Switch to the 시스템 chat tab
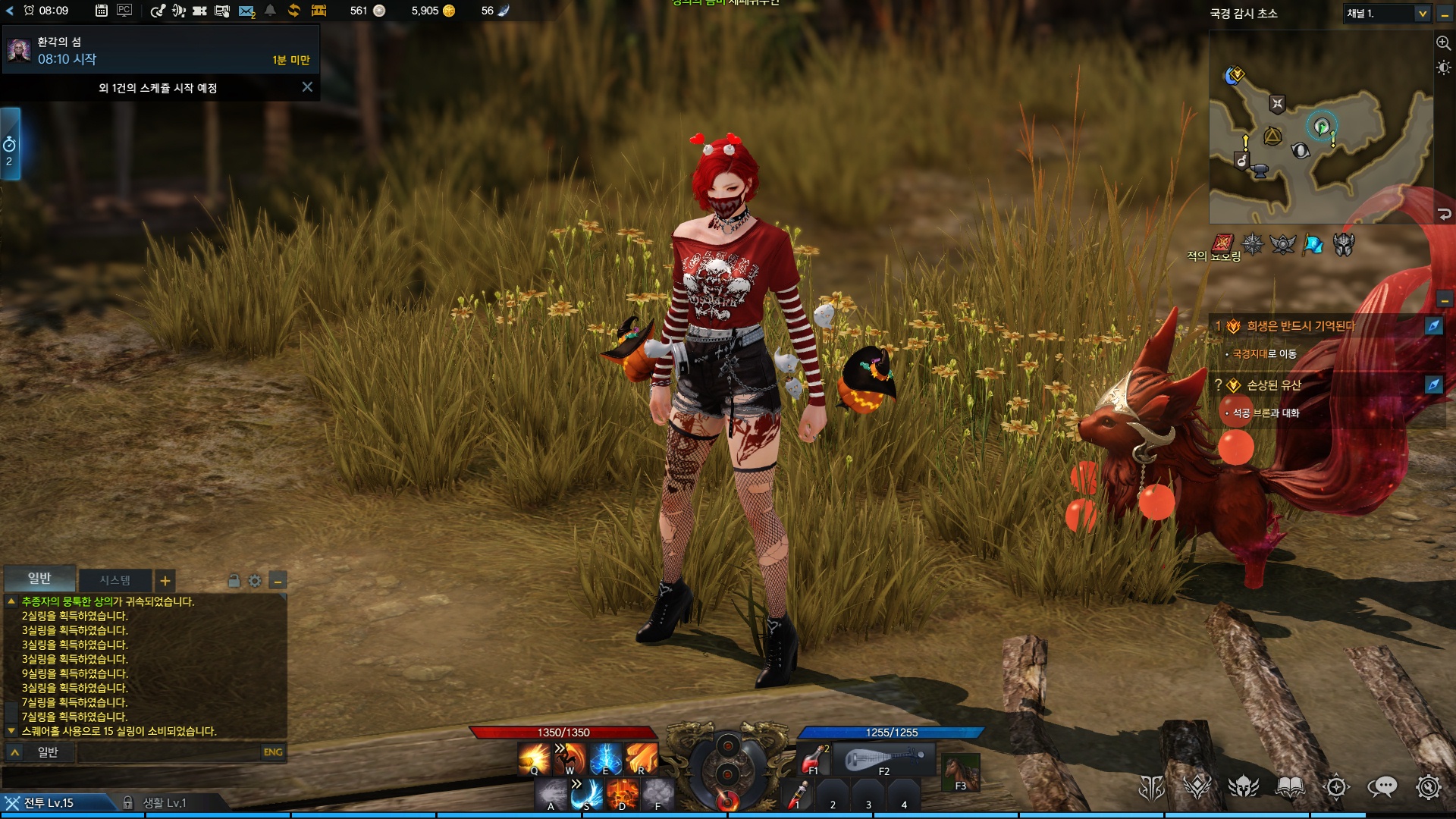1456x819 pixels. (115, 580)
